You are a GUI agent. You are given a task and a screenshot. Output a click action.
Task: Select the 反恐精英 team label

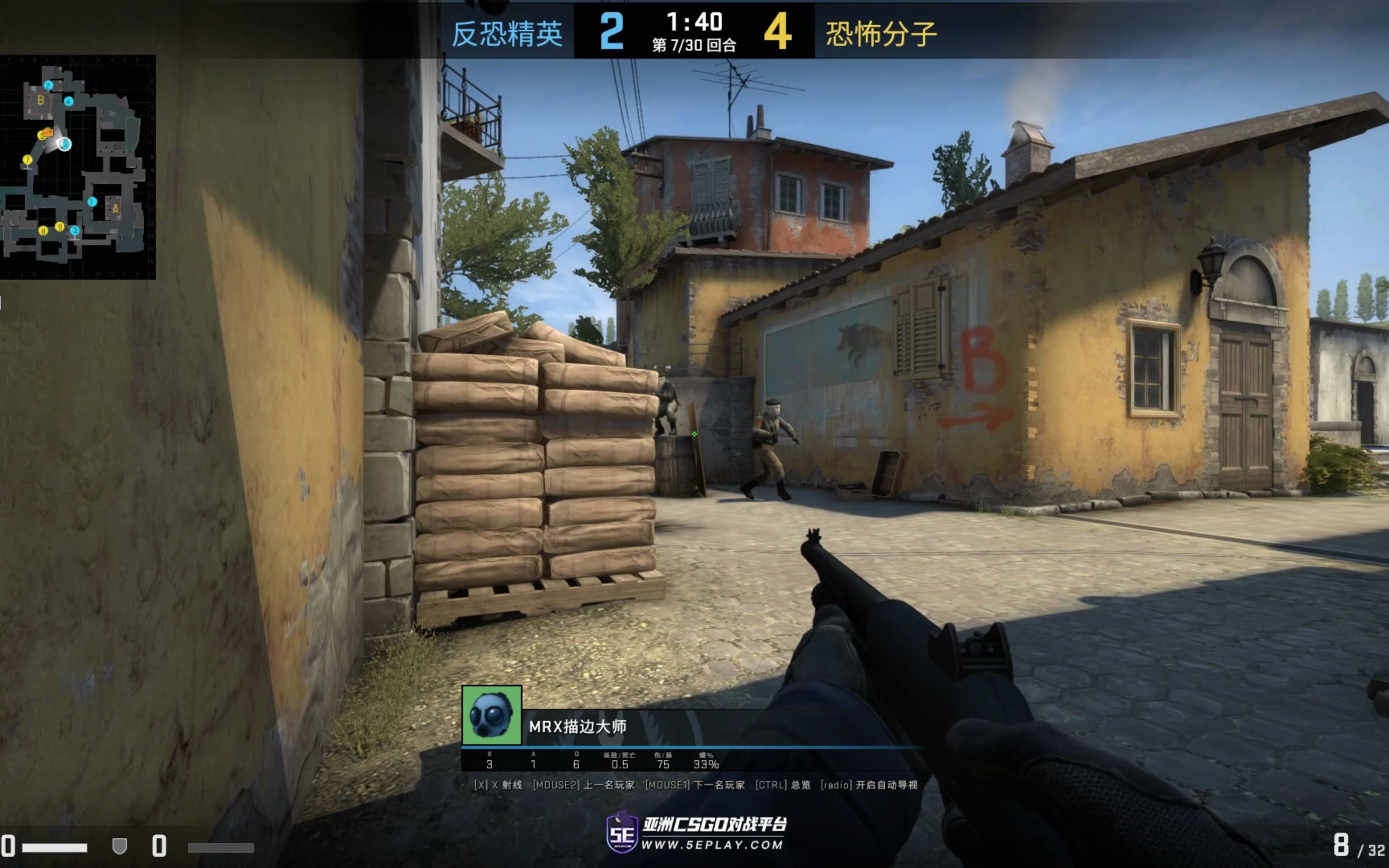[x=507, y=33]
